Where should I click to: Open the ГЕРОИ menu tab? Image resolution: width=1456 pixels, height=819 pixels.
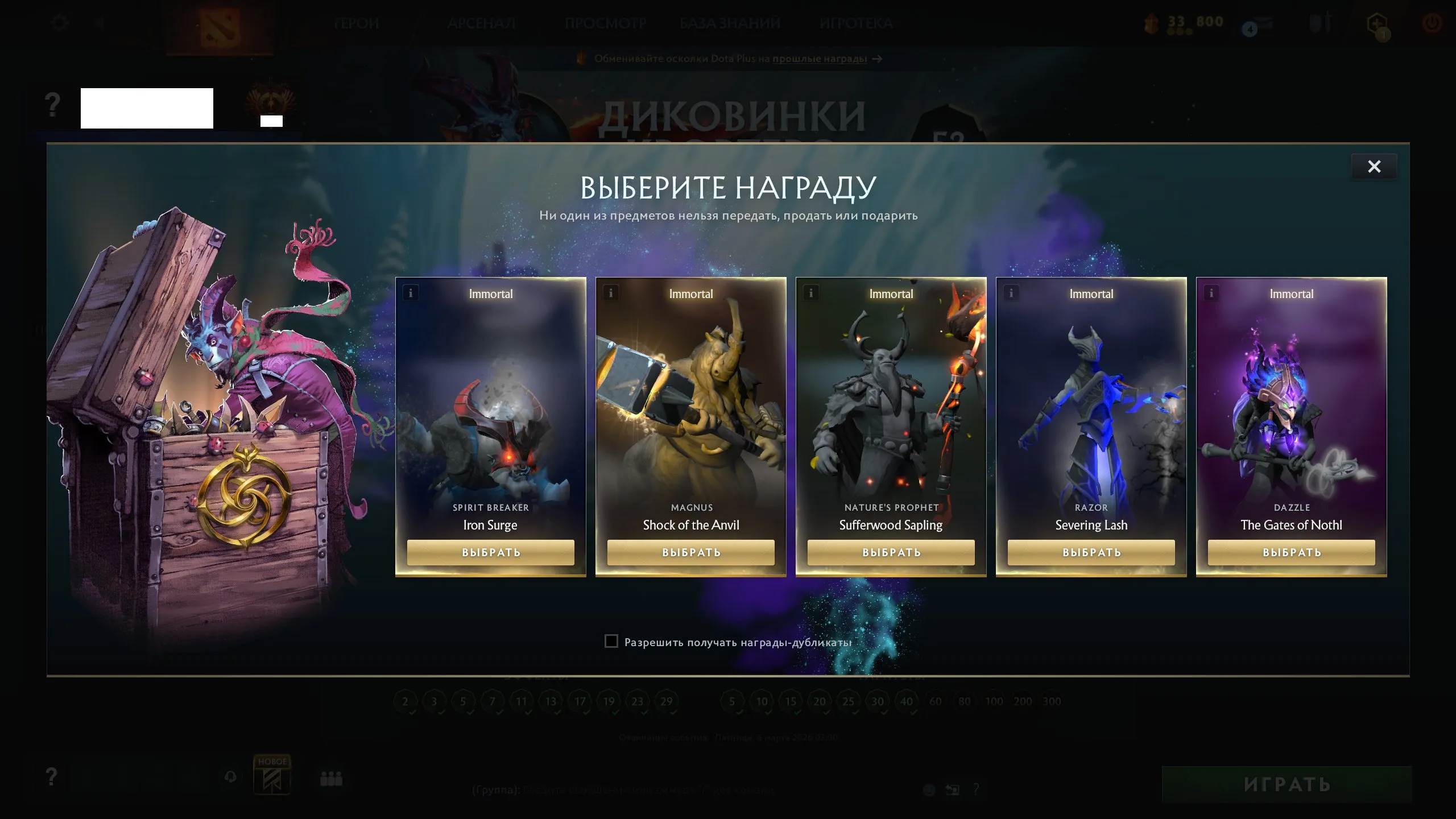tap(357, 23)
